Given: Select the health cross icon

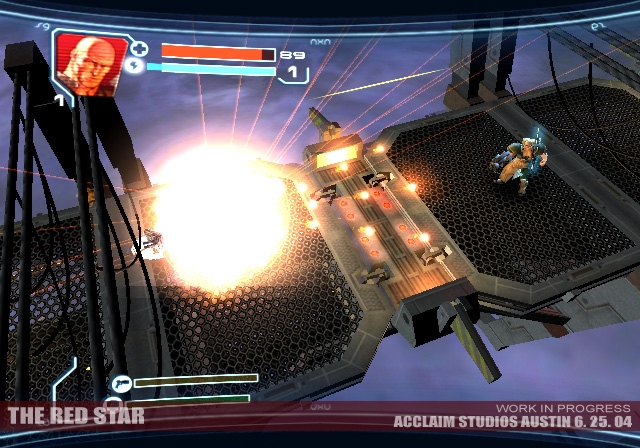Looking at the screenshot, I should (140, 48).
